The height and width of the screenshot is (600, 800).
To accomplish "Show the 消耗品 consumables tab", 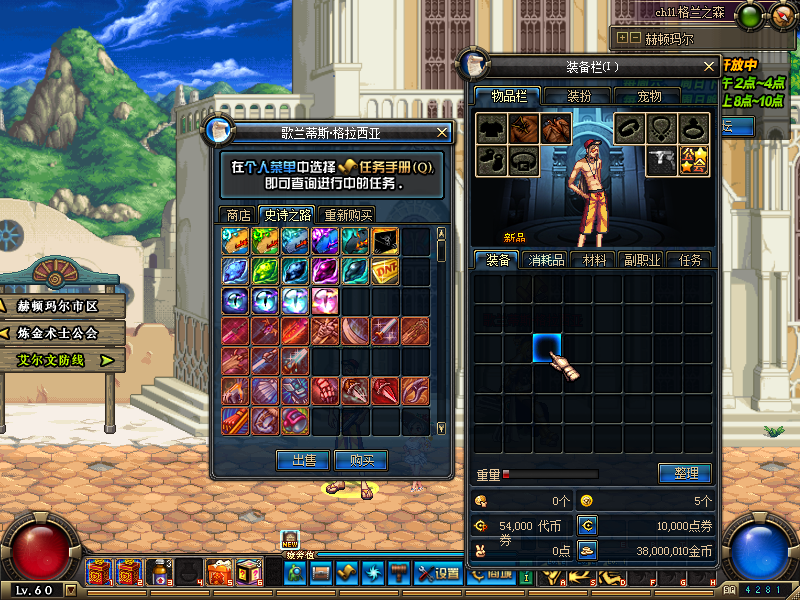I will point(544,260).
